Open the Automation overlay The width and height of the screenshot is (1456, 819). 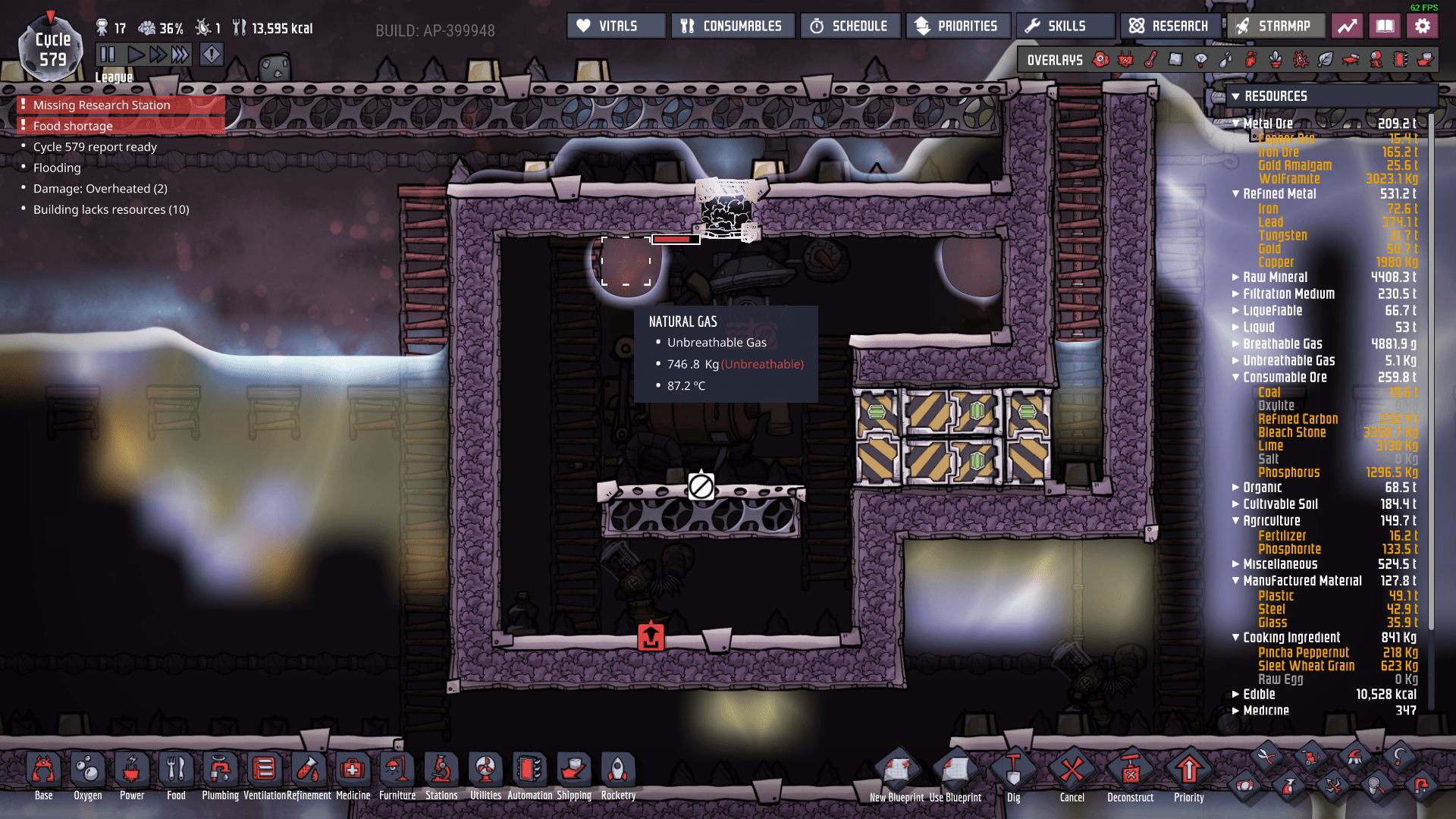click(1401, 59)
